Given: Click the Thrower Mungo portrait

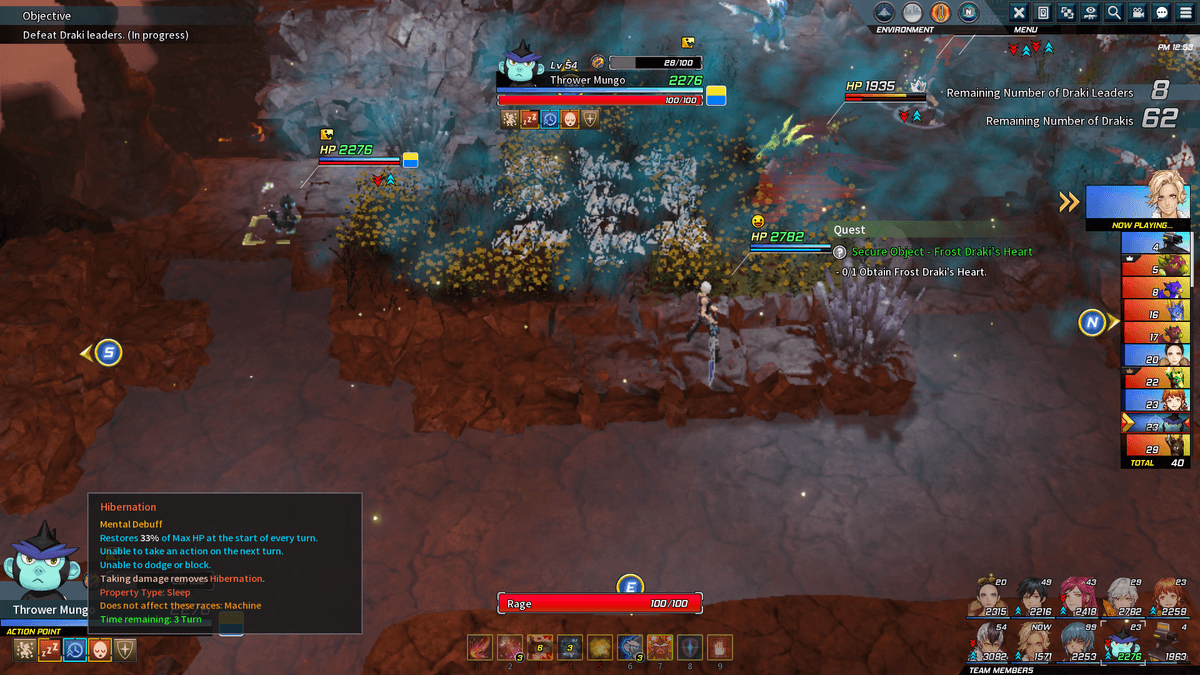Looking at the screenshot, I should pos(44,563).
